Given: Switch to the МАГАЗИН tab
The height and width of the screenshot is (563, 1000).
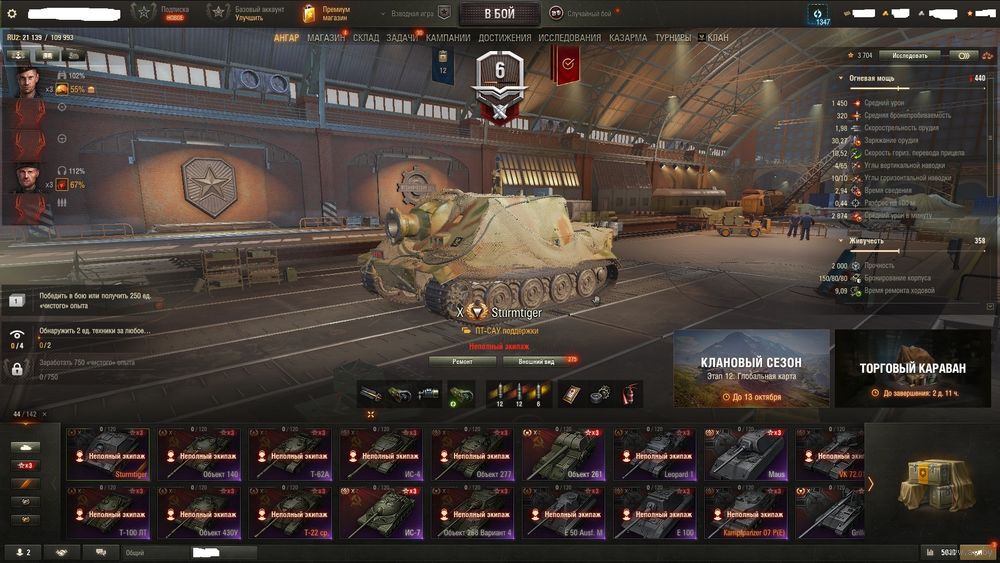Looking at the screenshot, I should (326, 38).
